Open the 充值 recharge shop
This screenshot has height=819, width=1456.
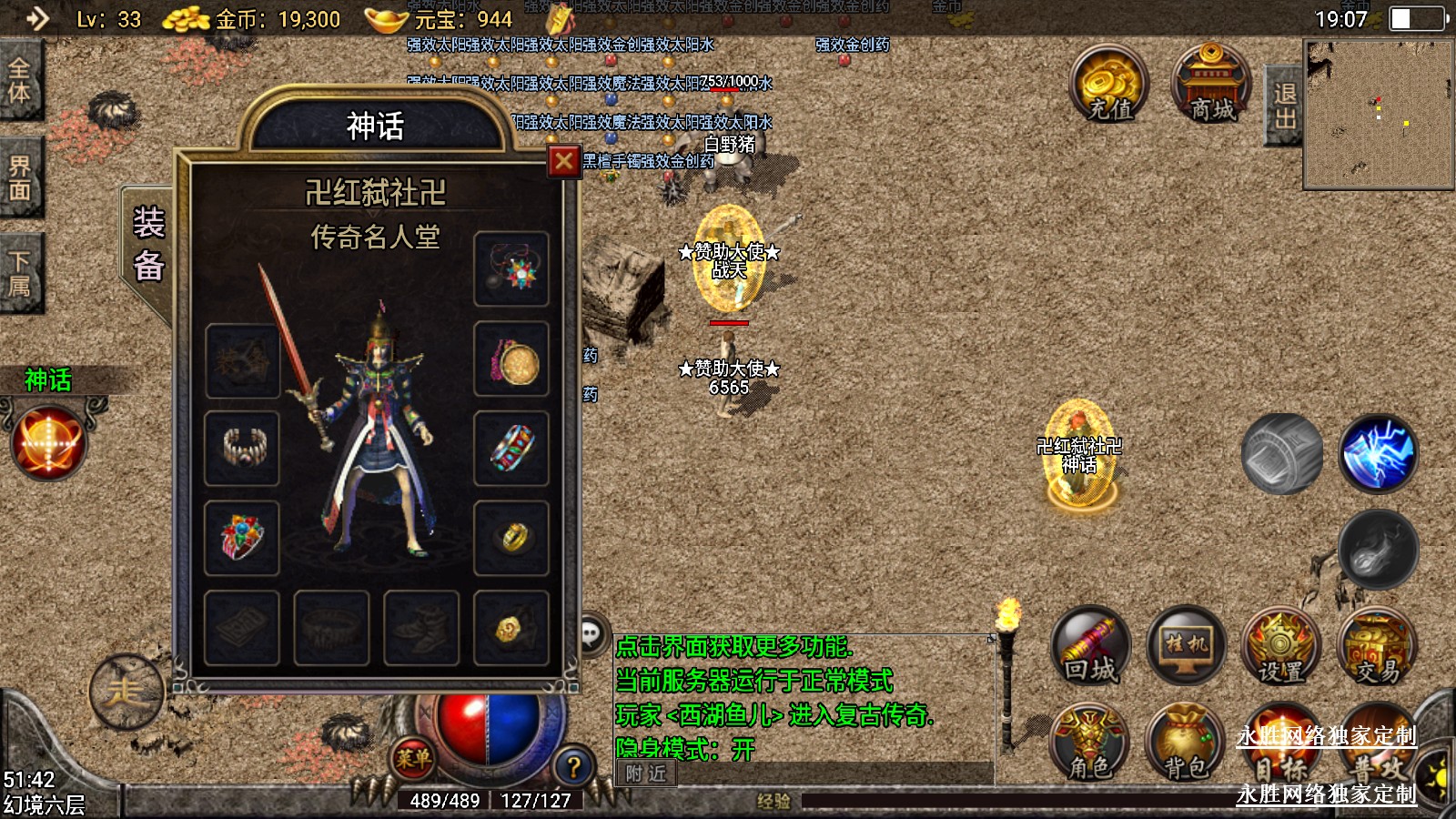(1109, 84)
